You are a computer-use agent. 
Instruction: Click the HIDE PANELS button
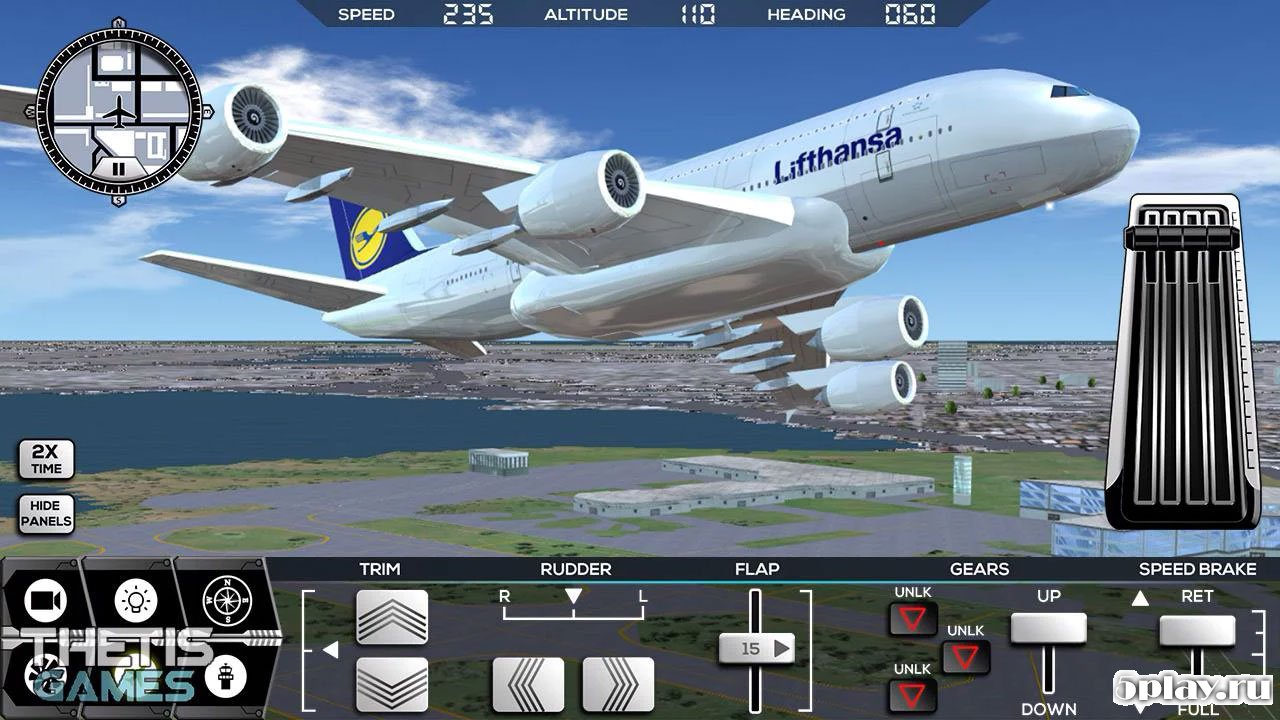(46, 513)
